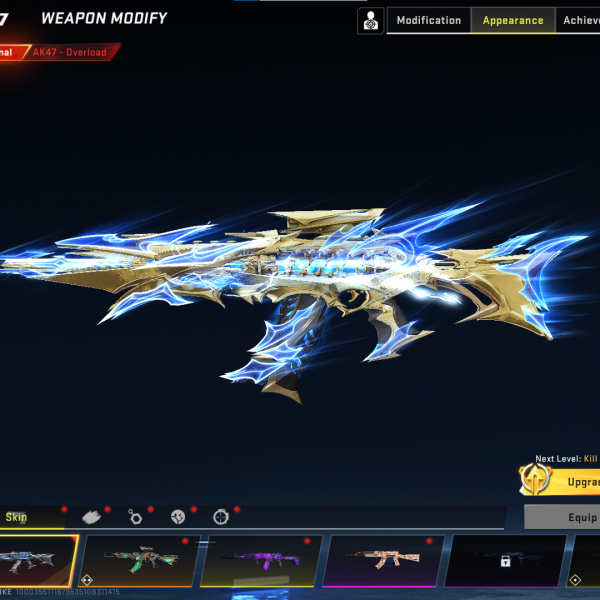This screenshot has height=600, width=600.
Task: Open the crosshair icon category
Action: pyautogui.click(x=221, y=517)
